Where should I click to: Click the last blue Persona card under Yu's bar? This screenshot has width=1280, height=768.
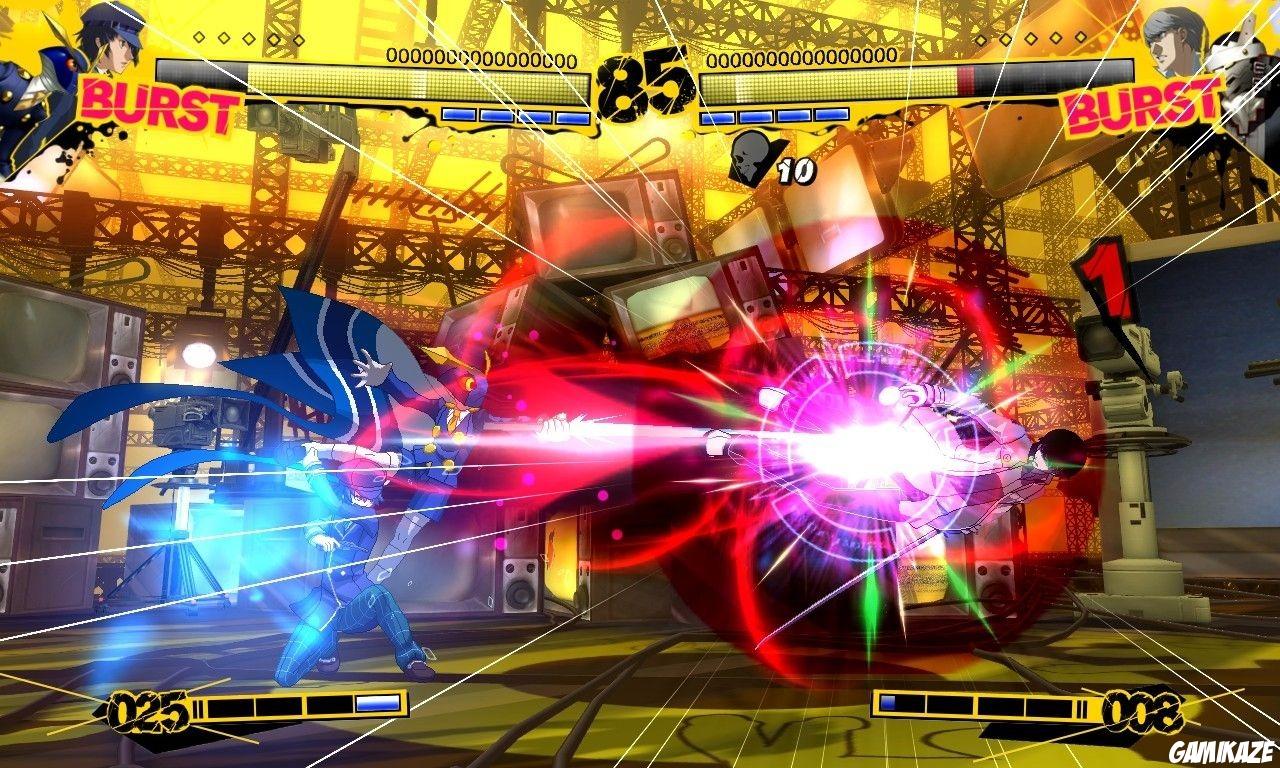click(832, 114)
